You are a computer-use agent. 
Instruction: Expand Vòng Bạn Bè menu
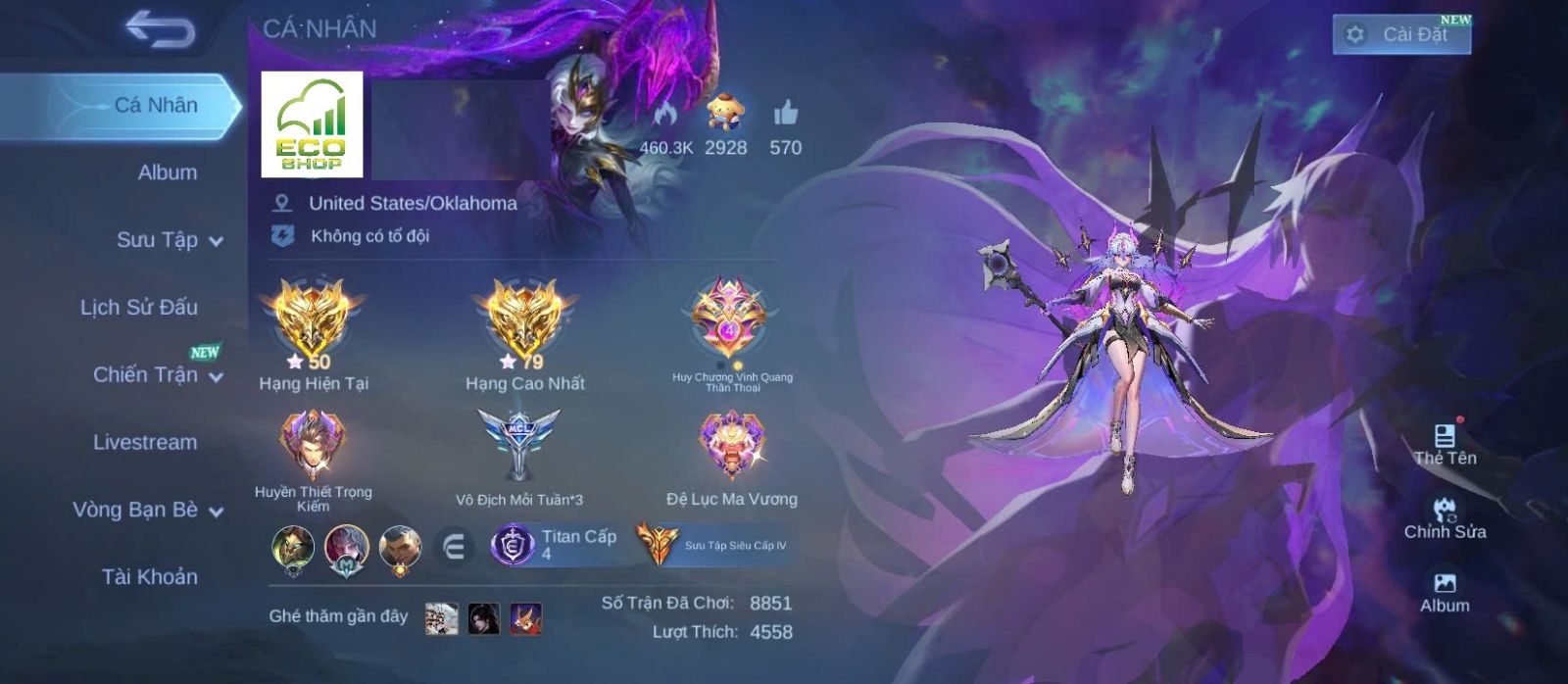click(x=147, y=510)
